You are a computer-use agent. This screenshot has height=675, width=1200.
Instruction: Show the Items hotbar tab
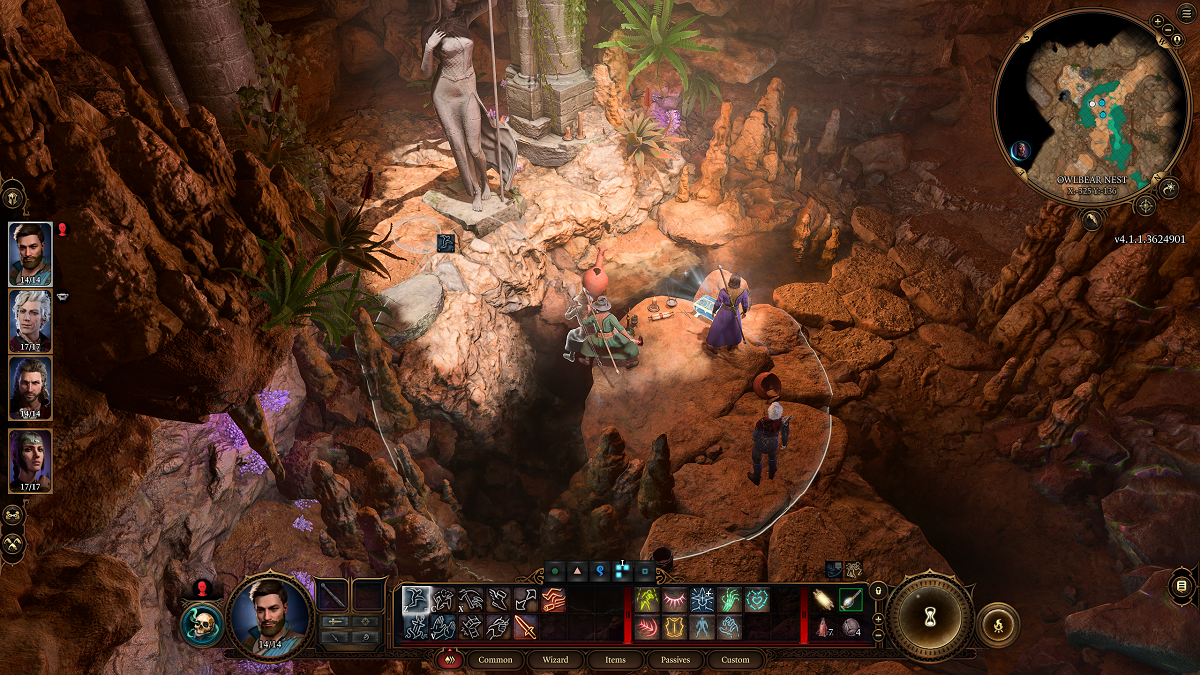click(x=616, y=660)
